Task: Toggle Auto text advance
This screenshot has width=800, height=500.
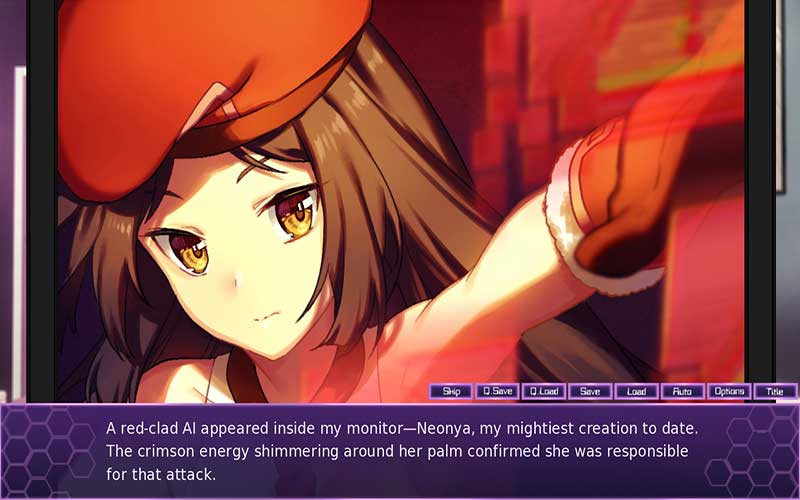Action: [682, 392]
